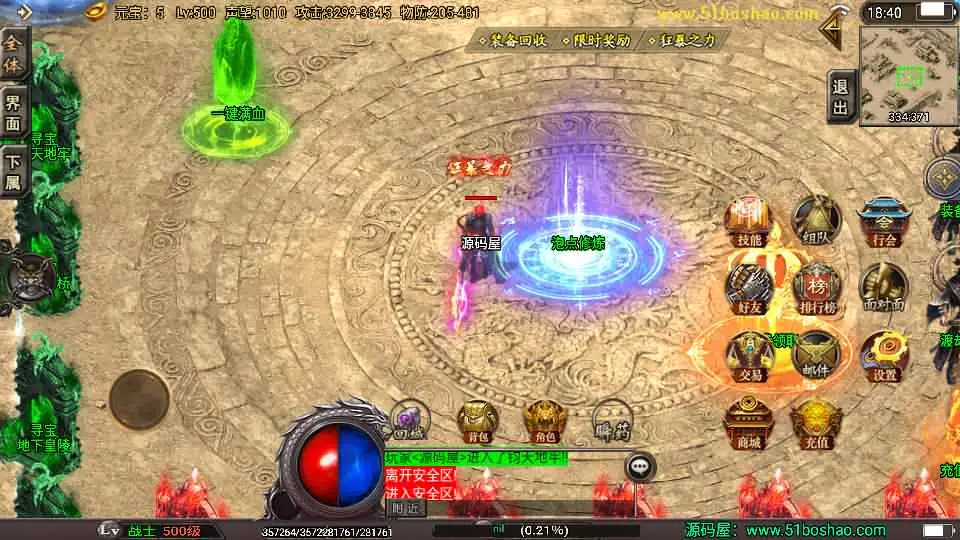
Task: Click the 退出 exit button
Action: coord(840,97)
